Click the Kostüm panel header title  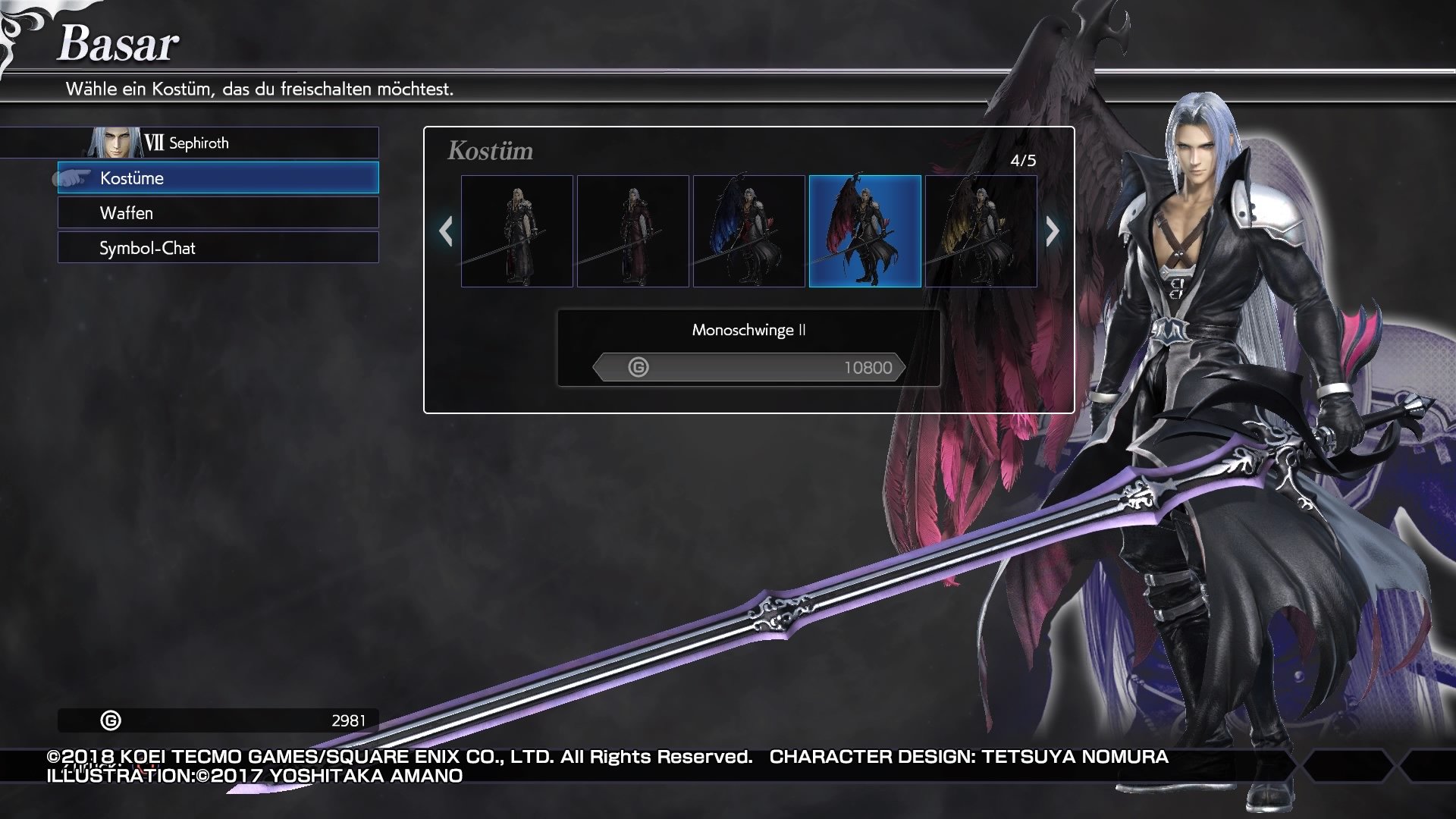tap(490, 150)
